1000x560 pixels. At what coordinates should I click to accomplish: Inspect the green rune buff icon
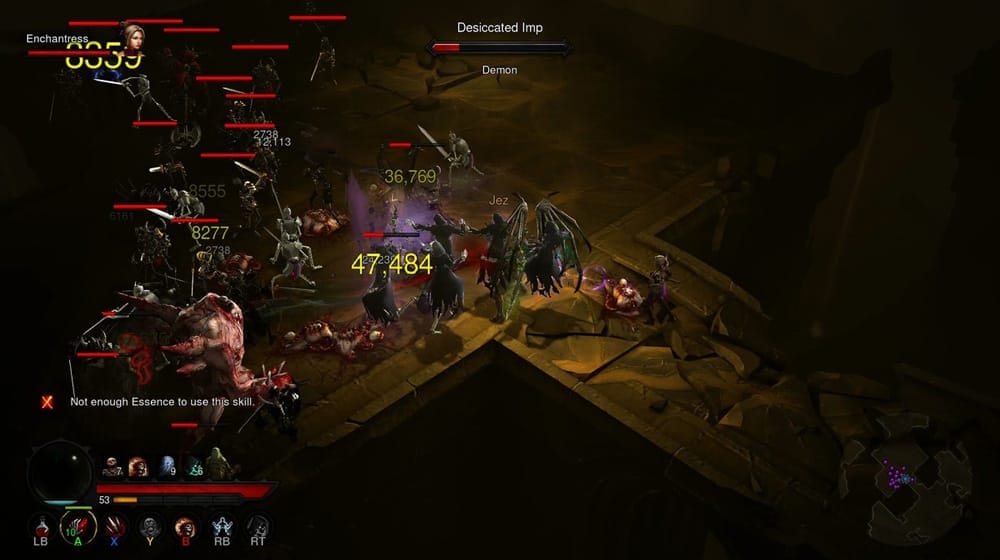pos(192,466)
